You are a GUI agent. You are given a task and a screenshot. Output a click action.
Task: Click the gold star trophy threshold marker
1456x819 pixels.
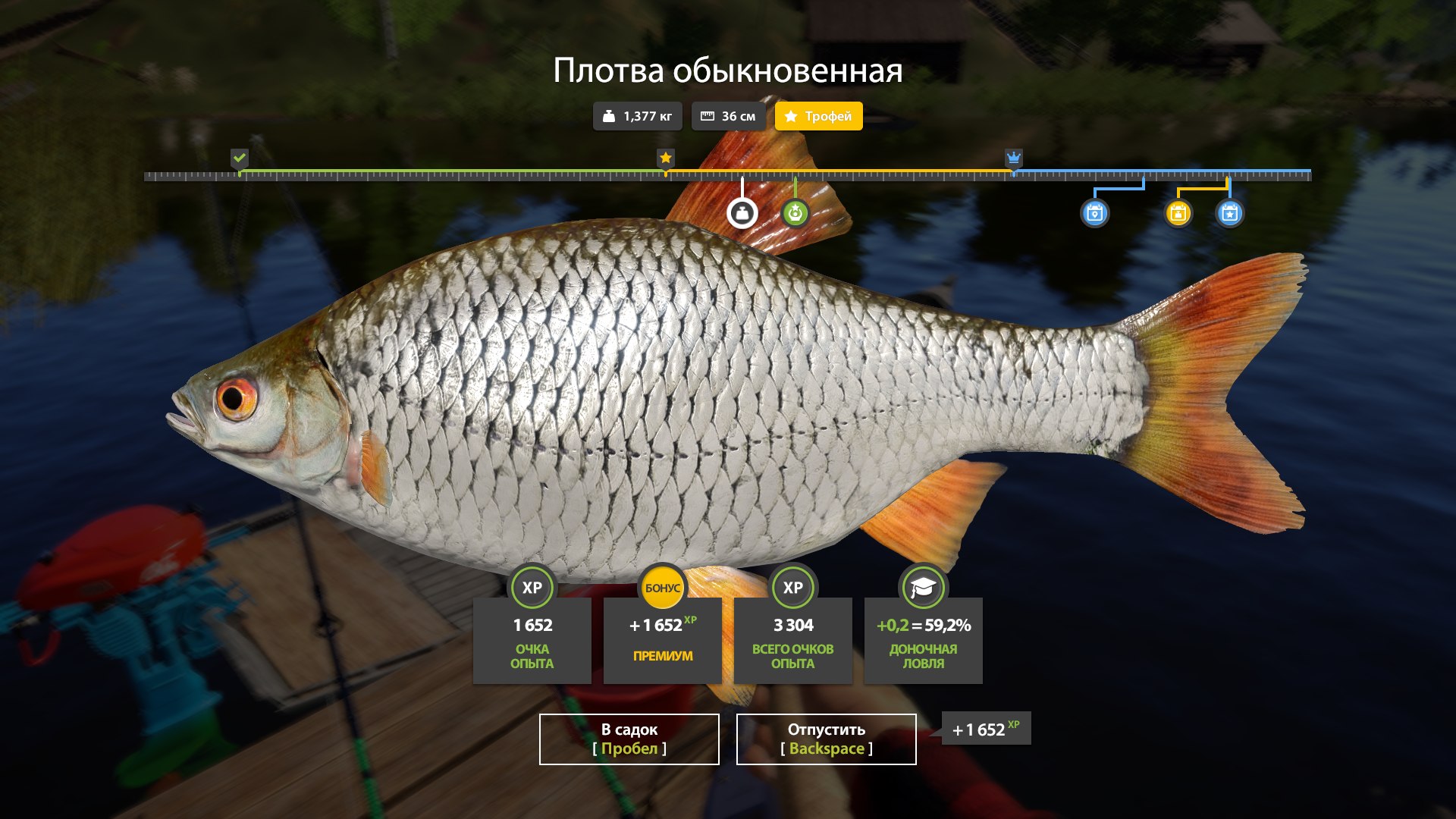(x=665, y=158)
